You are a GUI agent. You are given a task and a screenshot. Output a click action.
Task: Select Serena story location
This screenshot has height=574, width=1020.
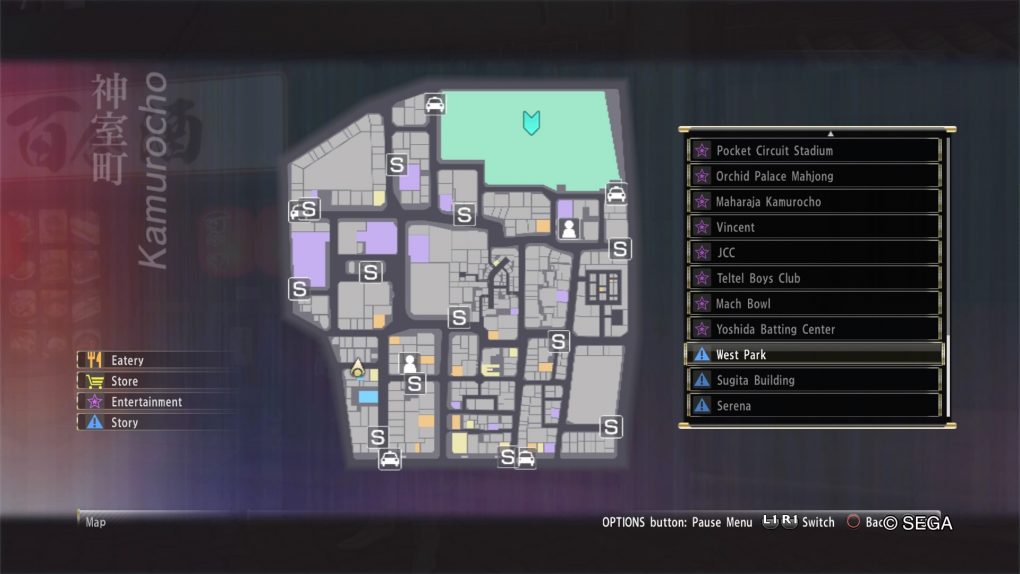click(x=815, y=406)
